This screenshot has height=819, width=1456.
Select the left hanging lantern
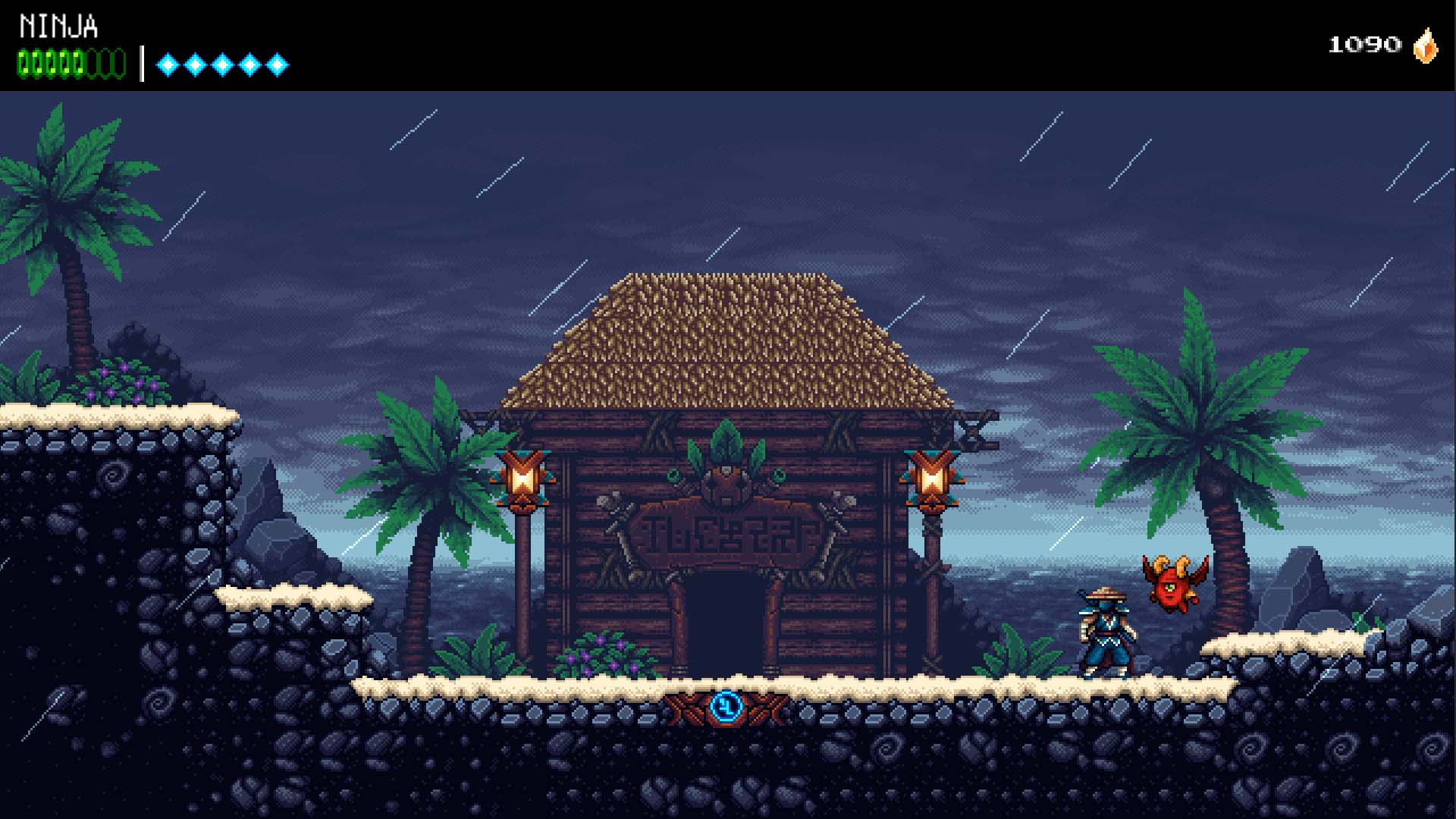522,479
